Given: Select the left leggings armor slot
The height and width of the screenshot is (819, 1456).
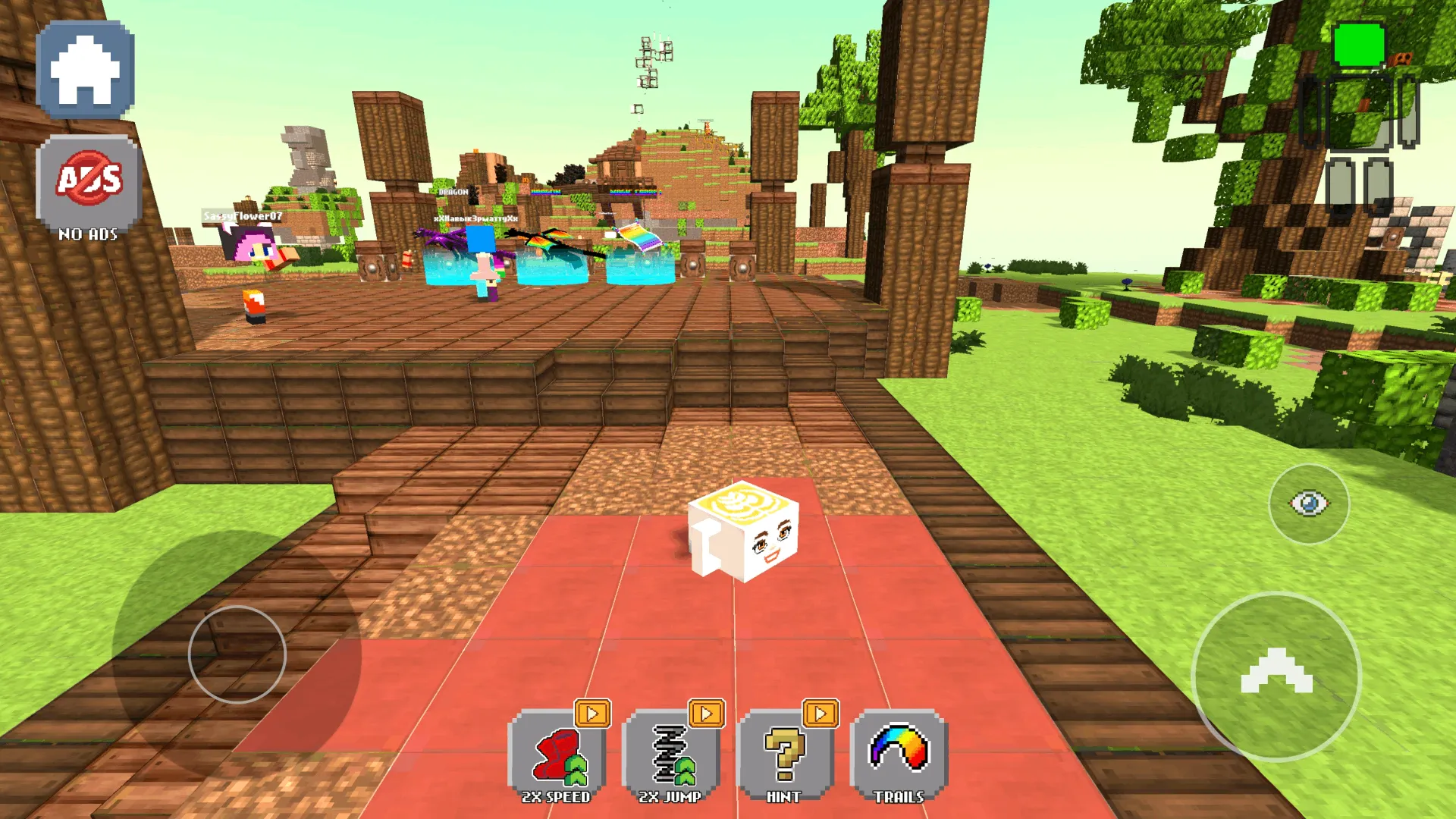Looking at the screenshot, I should tap(1342, 182).
